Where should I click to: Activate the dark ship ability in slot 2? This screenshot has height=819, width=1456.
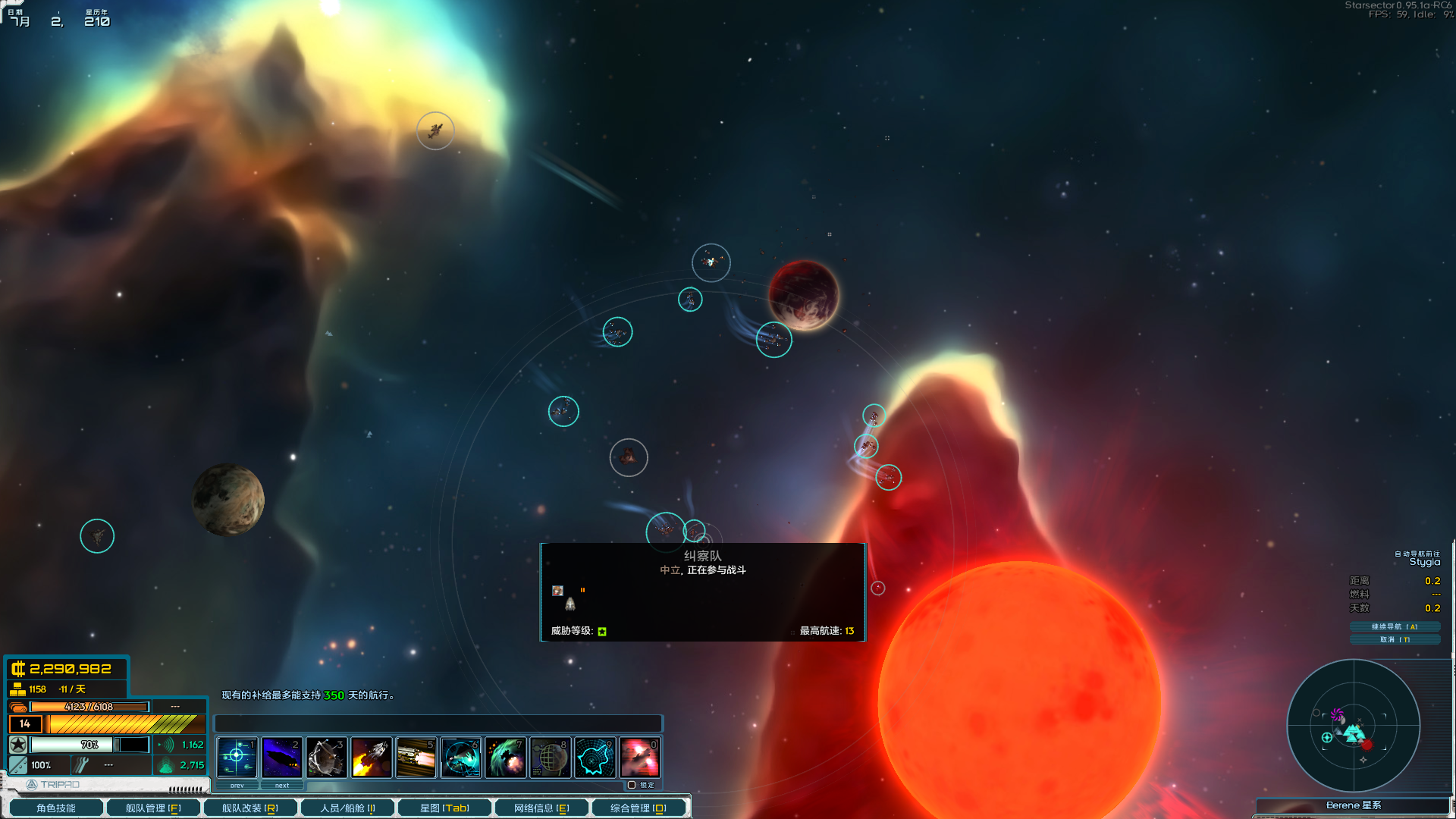(x=281, y=757)
